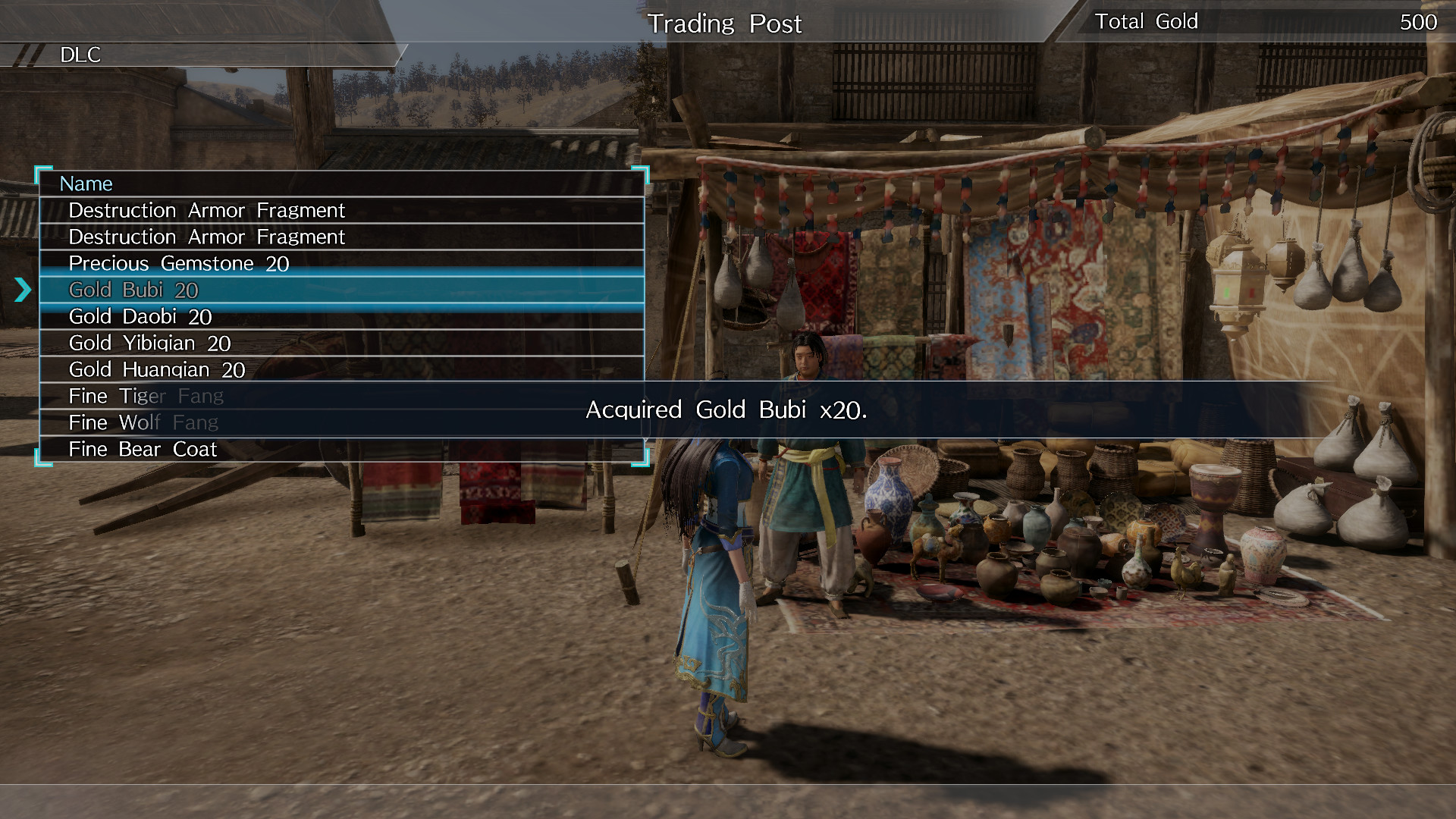Switch to the DLC tab
Screen dimensions: 1456x819
[81, 55]
